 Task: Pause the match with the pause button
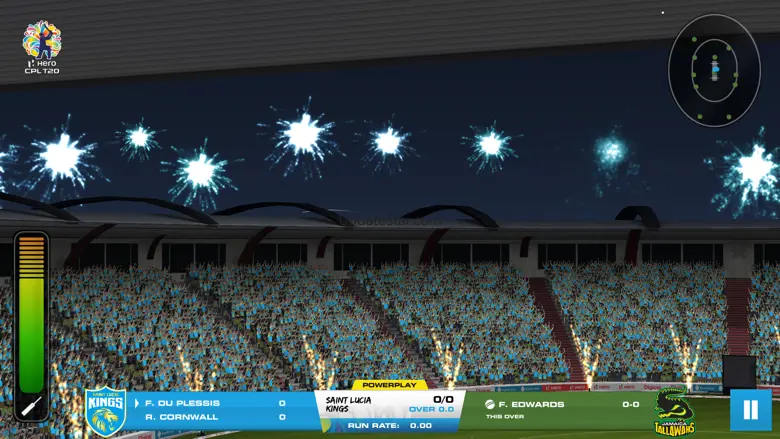point(750,410)
